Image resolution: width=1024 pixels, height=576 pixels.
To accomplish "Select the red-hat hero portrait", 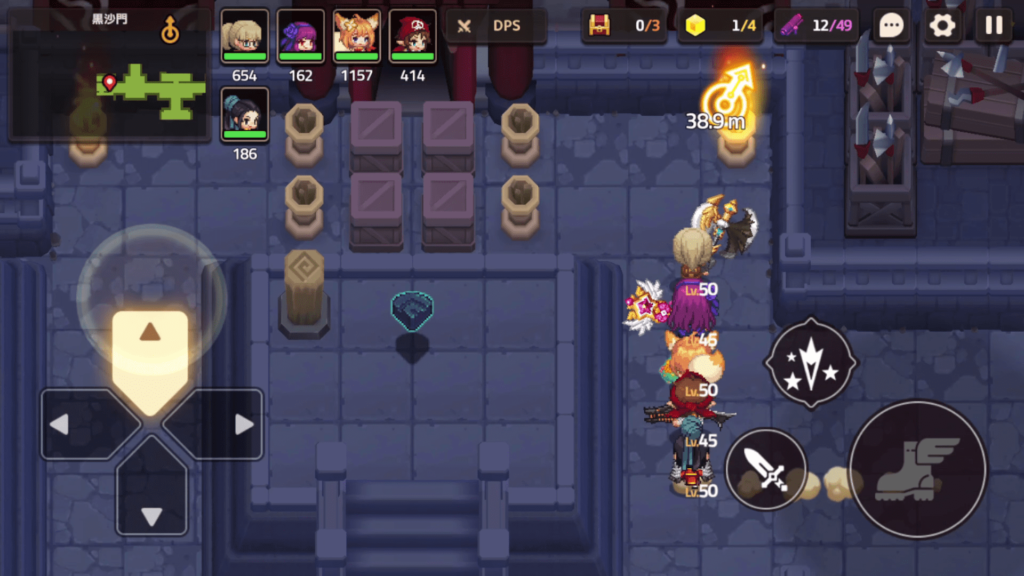I will tap(412, 37).
